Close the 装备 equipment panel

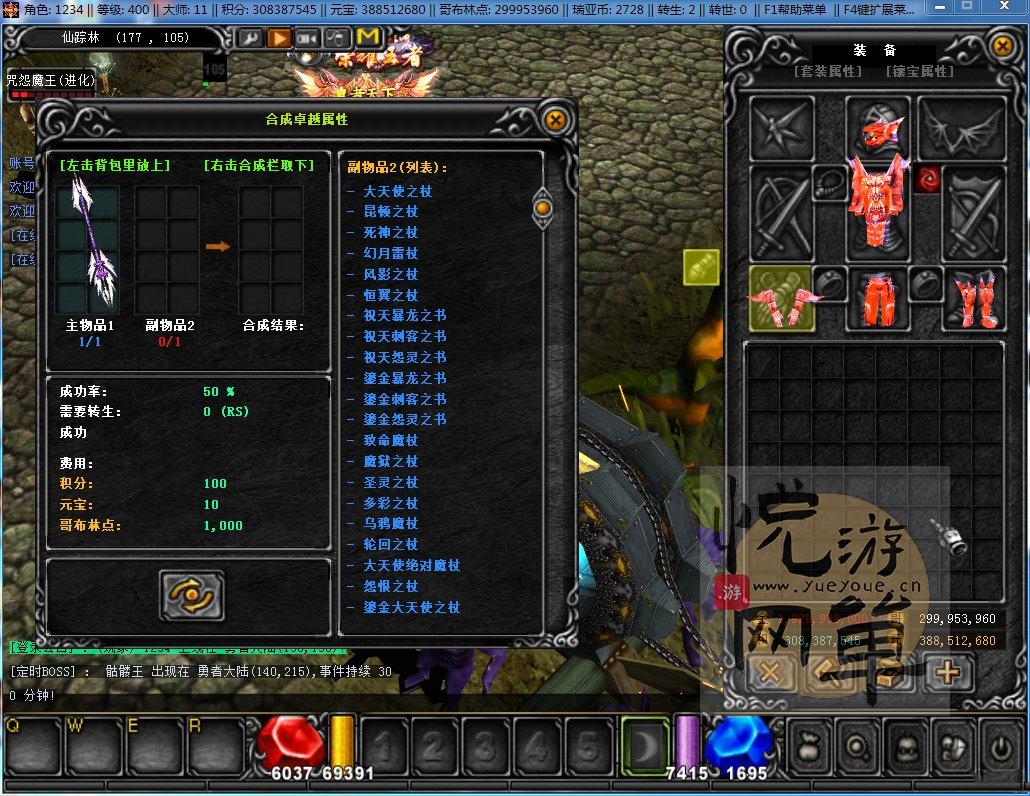click(1002, 46)
